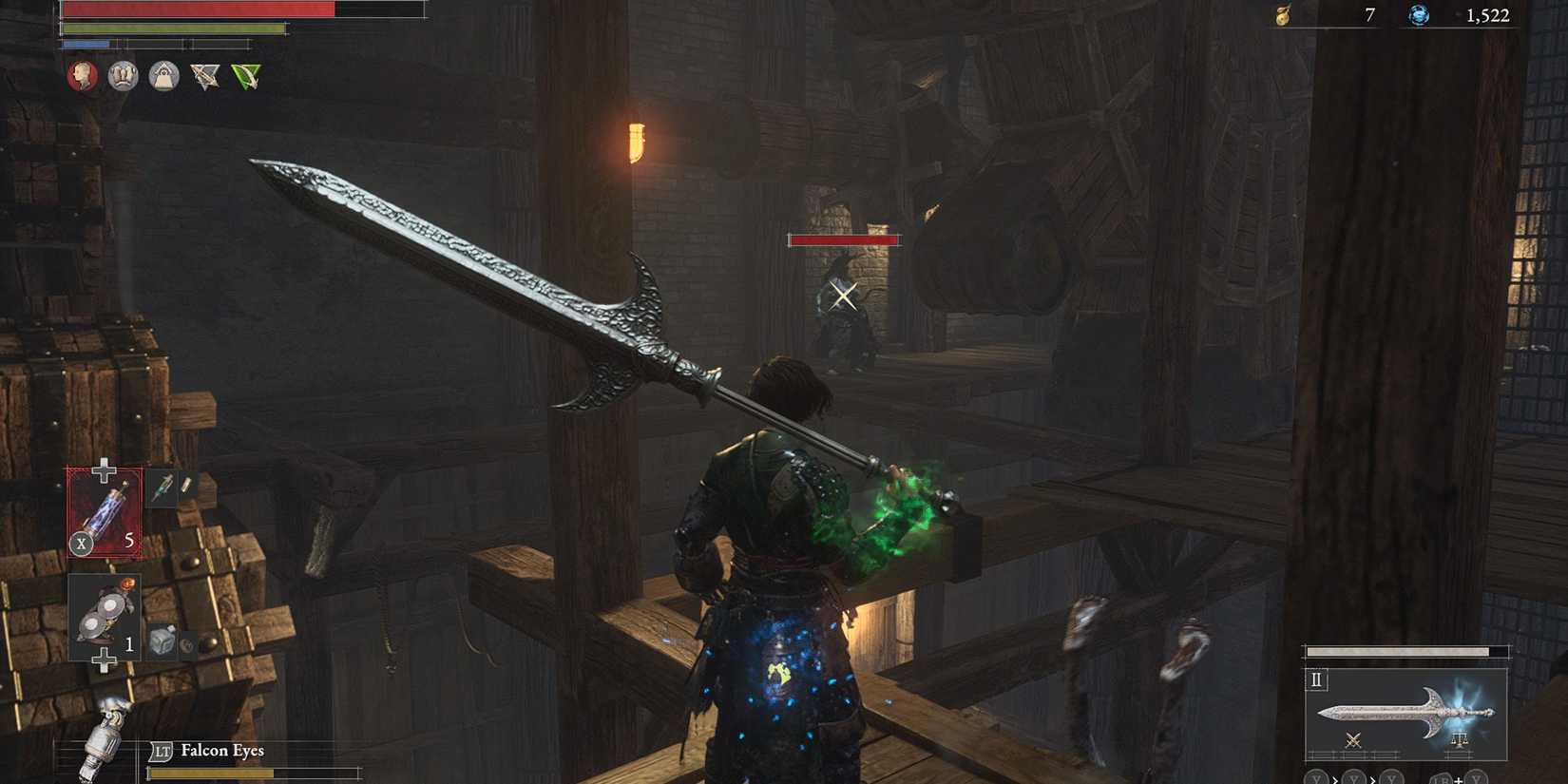Select the Roman numeral II weapon slot marker
1568x784 pixels.
1315,680
